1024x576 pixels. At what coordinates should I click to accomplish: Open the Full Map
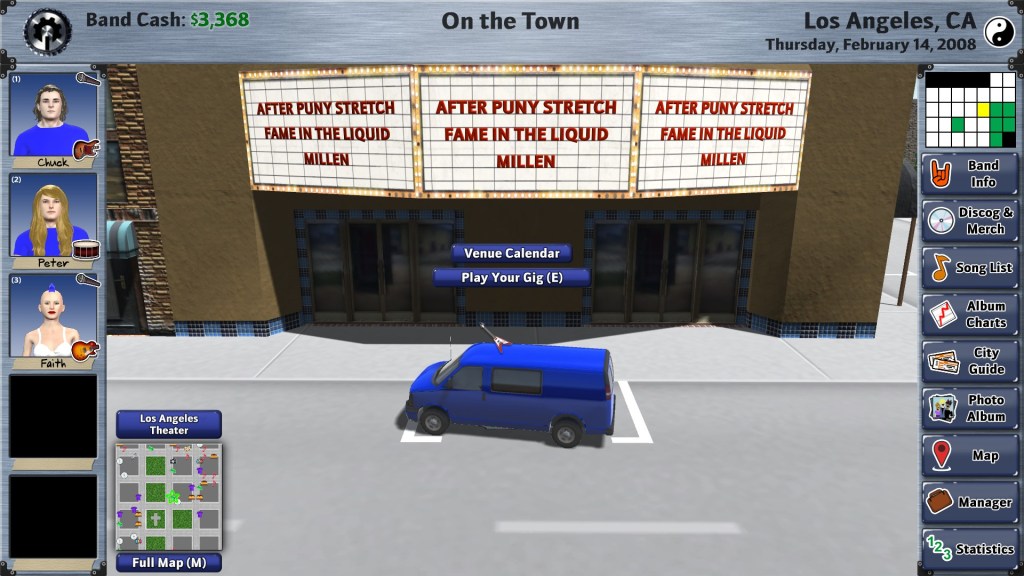pyautogui.click(x=168, y=563)
